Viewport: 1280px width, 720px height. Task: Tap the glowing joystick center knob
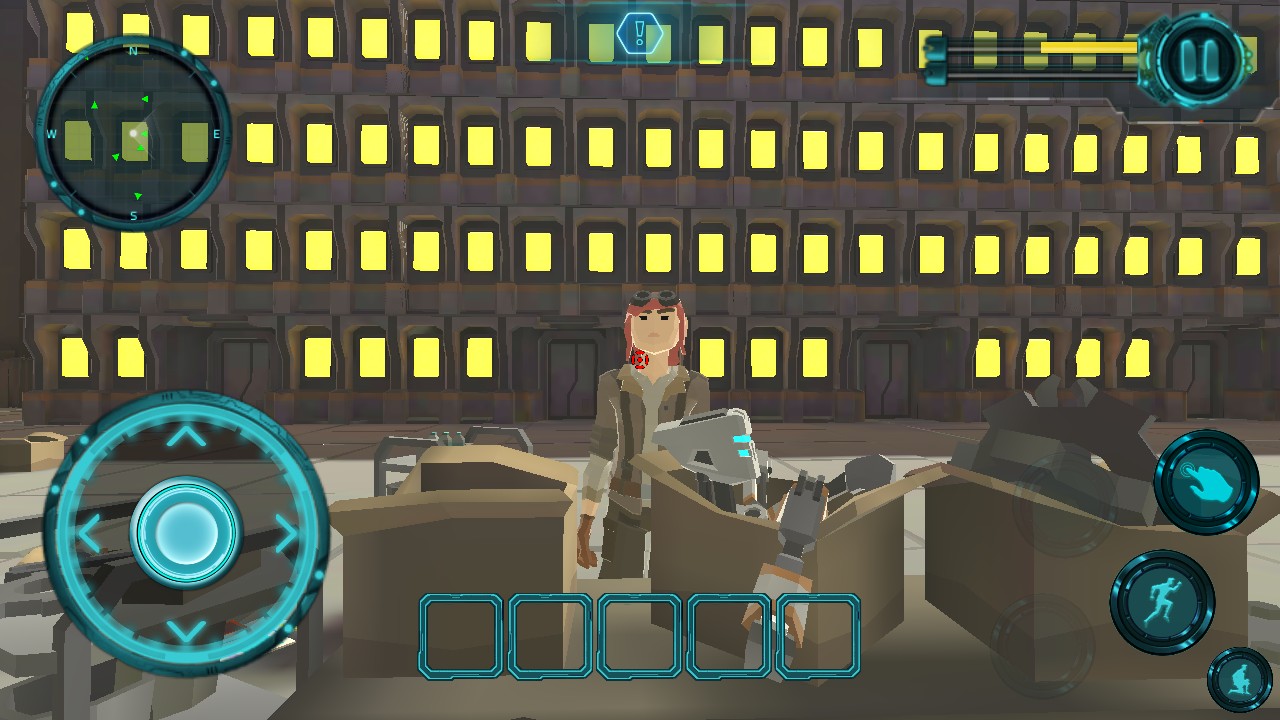click(185, 530)
